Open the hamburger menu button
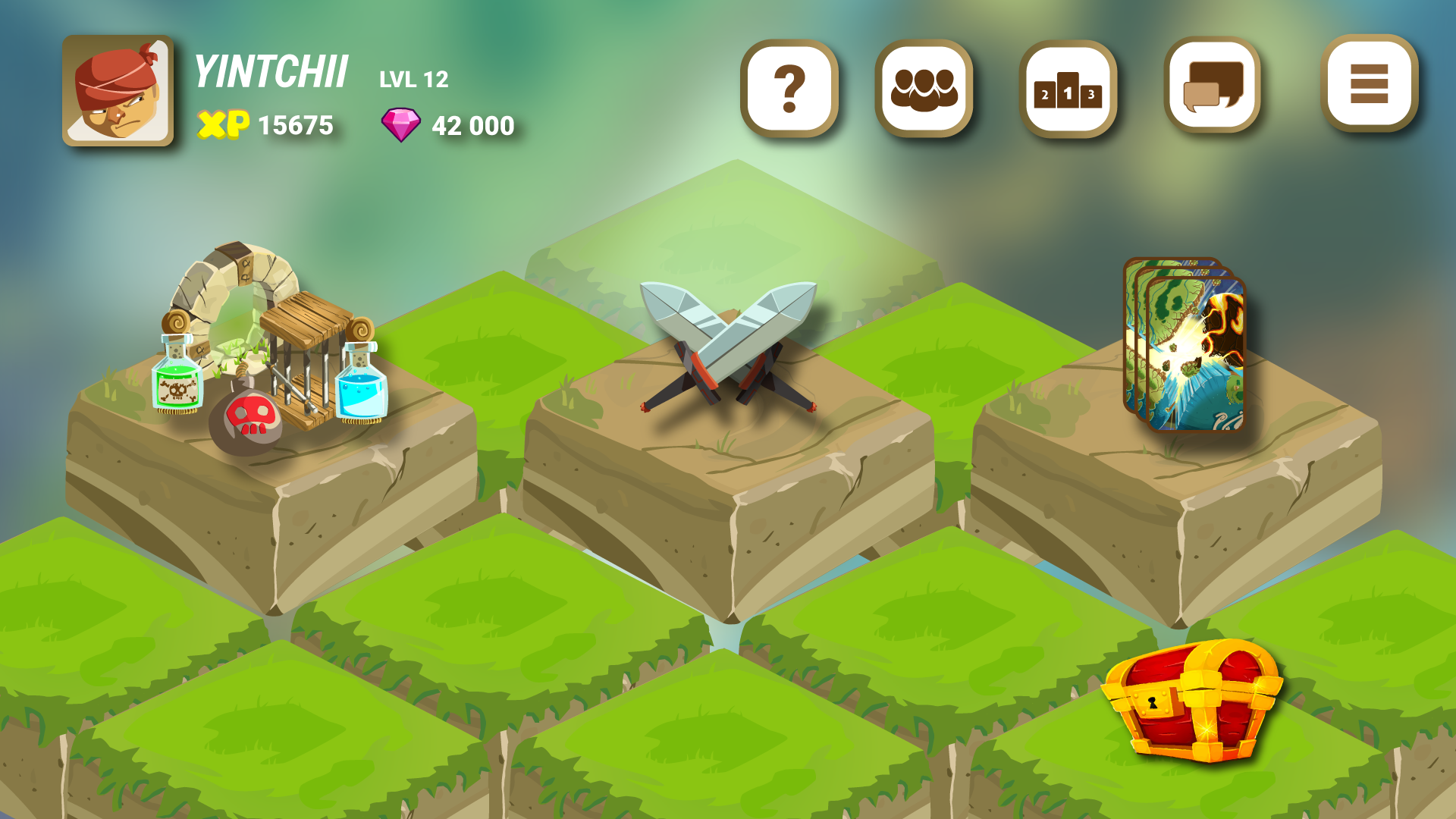The width and height of the screenshot is (1456, 819). 1369,83
